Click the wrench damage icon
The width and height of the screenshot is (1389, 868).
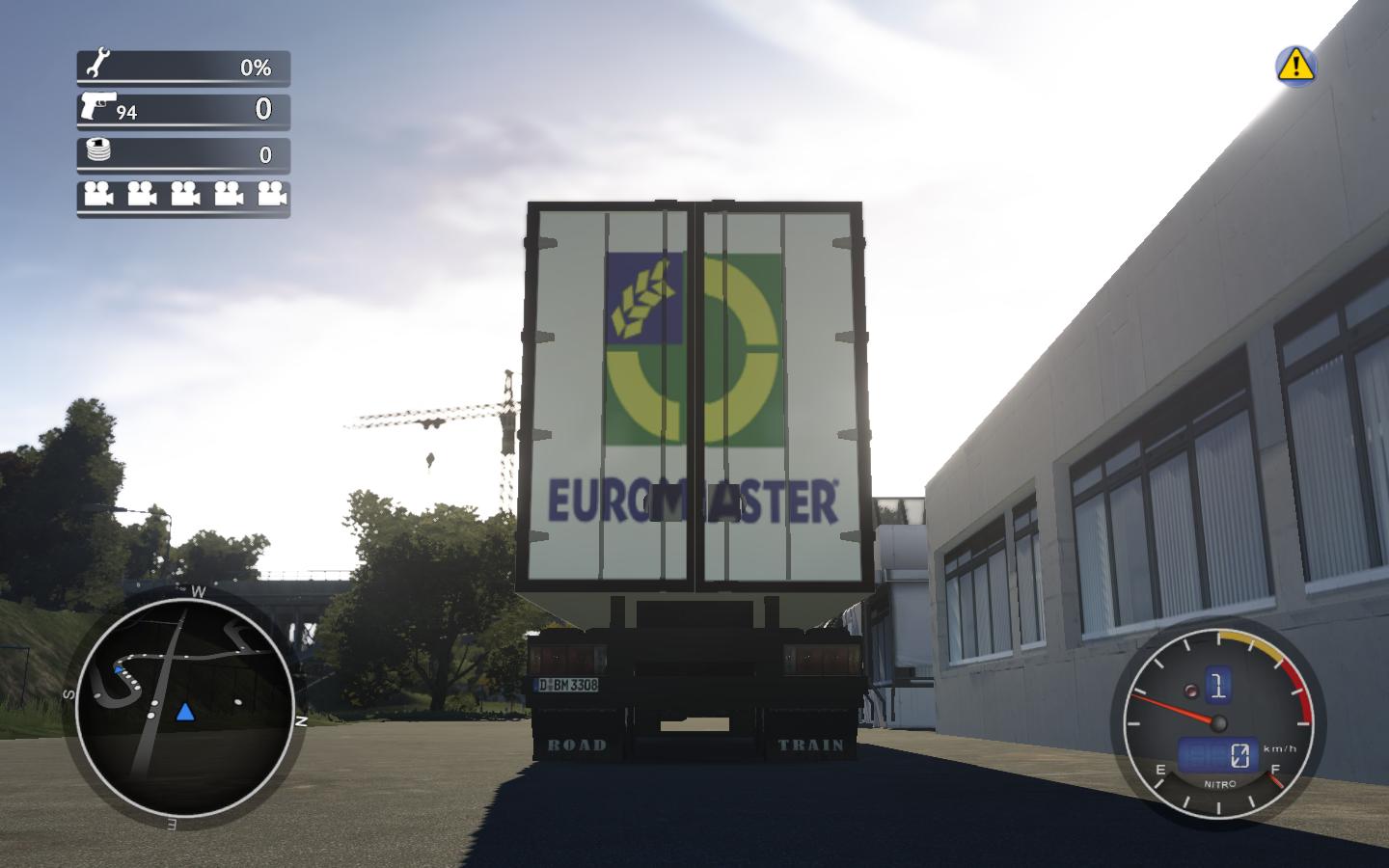(97, 66)
